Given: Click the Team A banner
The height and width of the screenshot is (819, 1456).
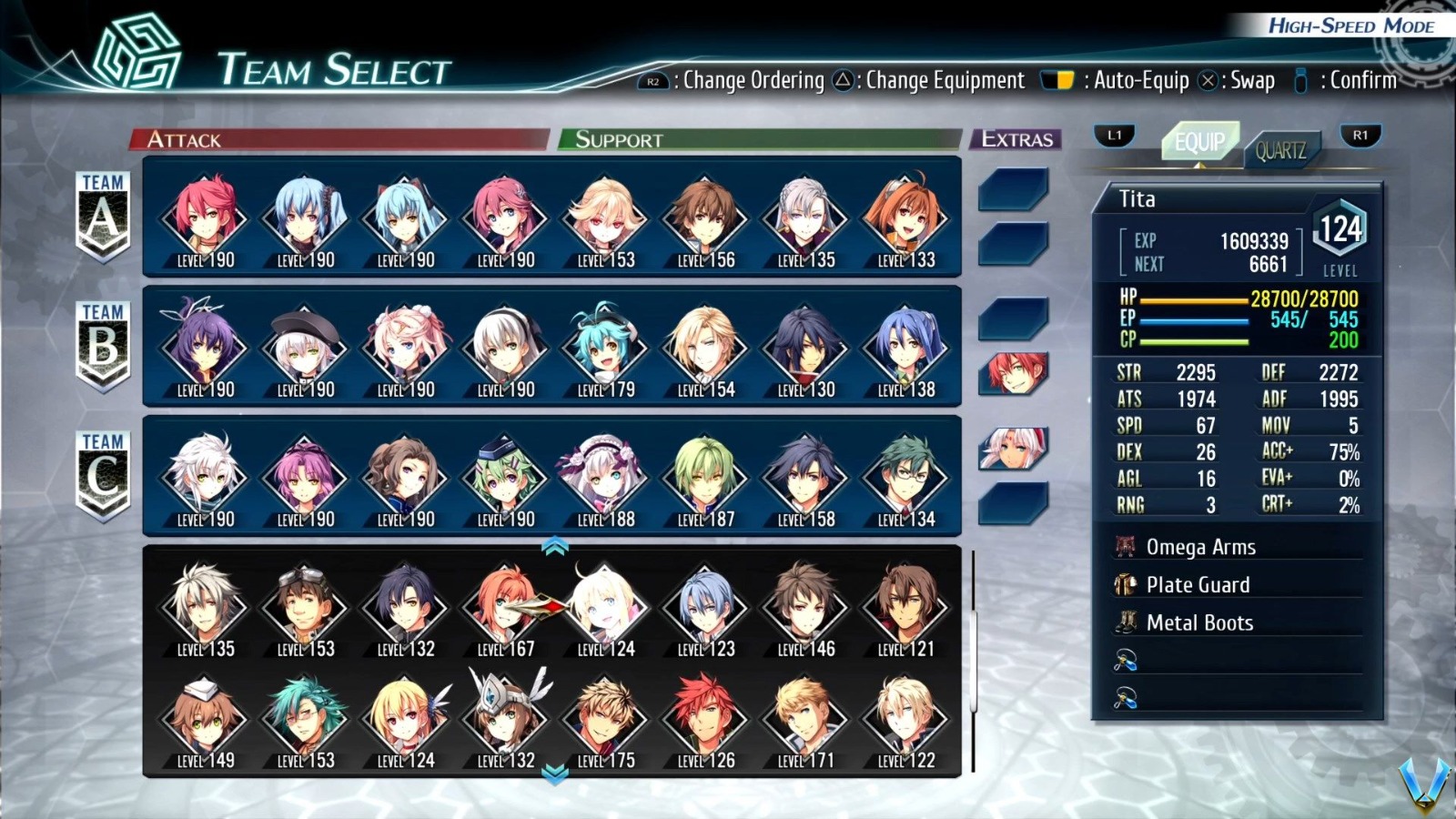Looking at the screenshot, I should point(103,214).
